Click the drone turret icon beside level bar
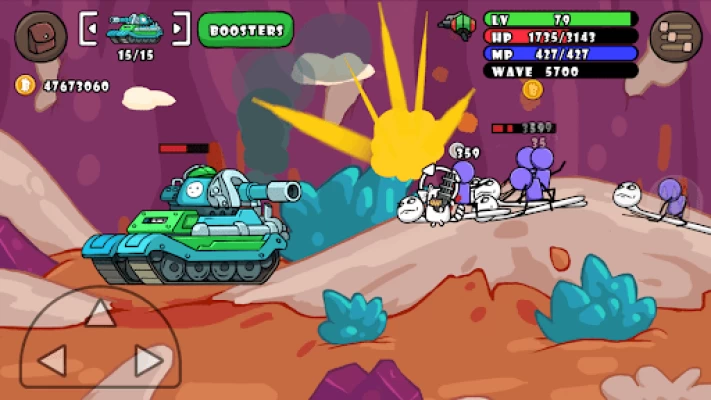The image size is (711, 400). (x=458, y=25)
